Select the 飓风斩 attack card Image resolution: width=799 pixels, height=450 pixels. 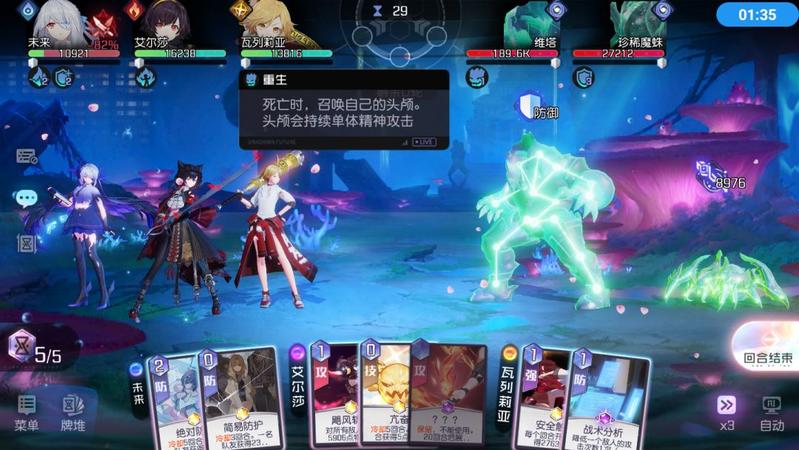point(333,395)
